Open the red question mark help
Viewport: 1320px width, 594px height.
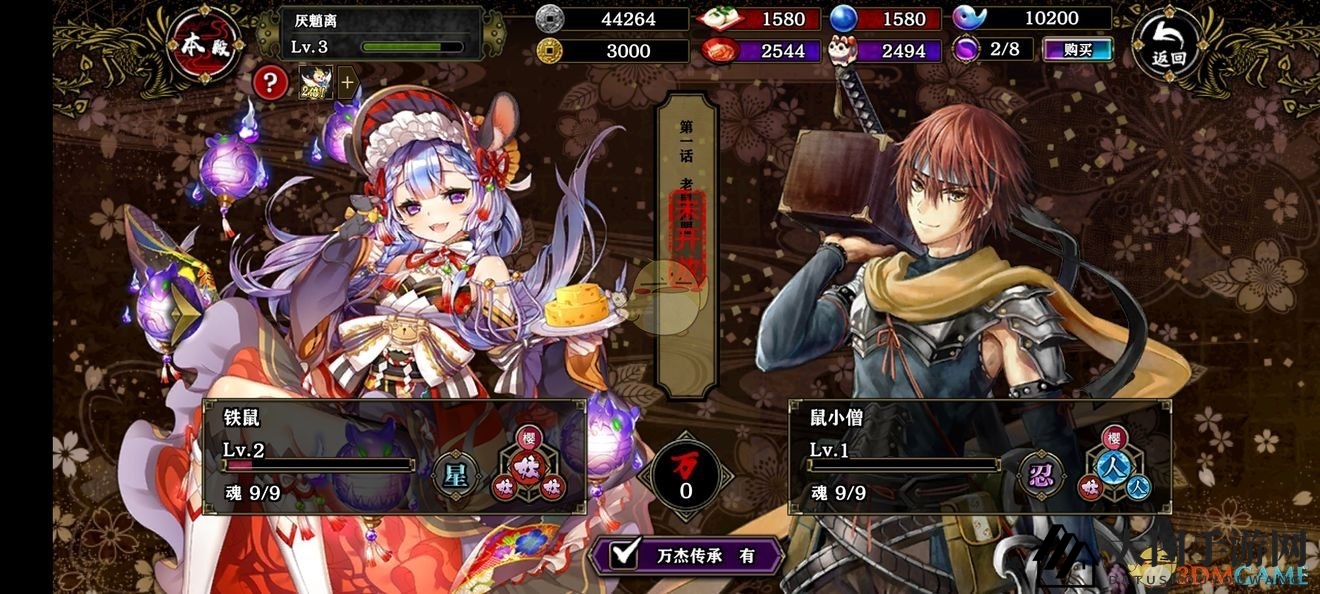pyautogui.click(x=270, y=82)
